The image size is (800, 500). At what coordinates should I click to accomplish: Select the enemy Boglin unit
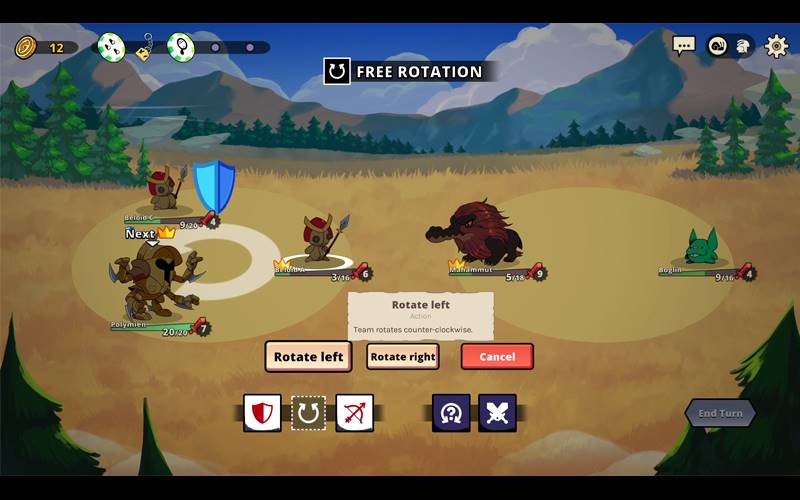pyautogui.click(x=702, y=247)
